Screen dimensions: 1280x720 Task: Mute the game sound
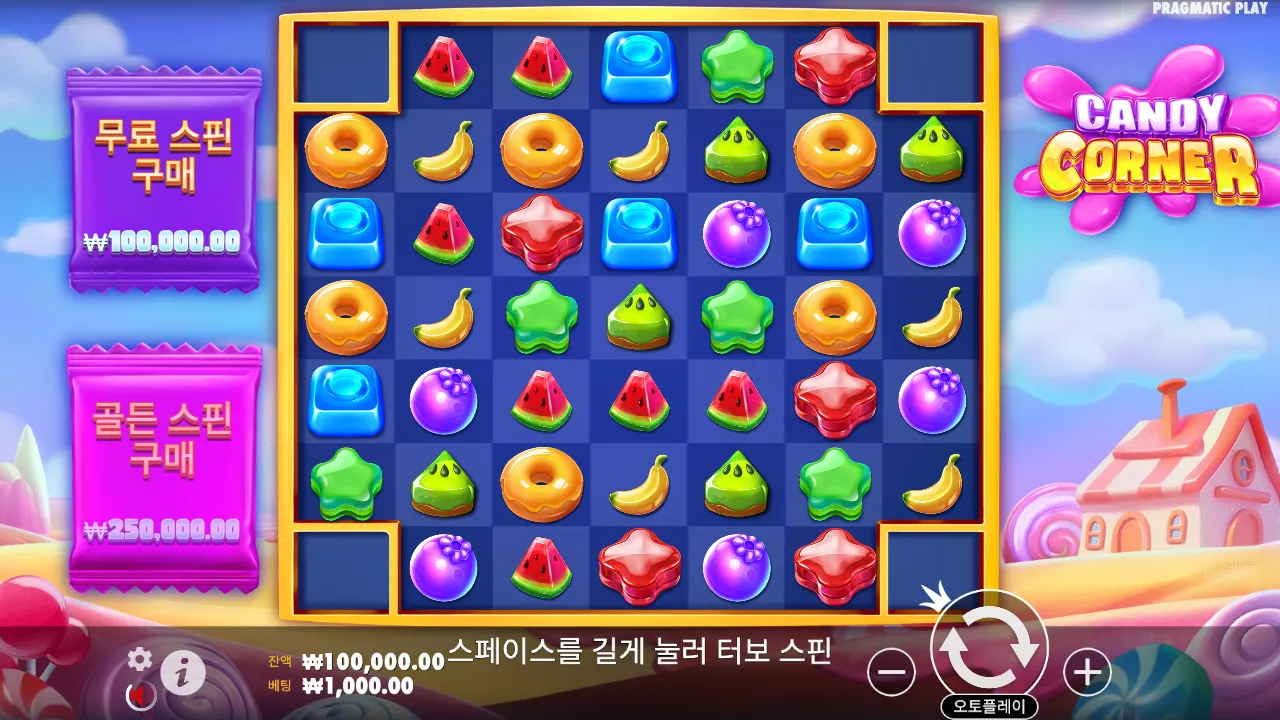(x=140, y=694)
